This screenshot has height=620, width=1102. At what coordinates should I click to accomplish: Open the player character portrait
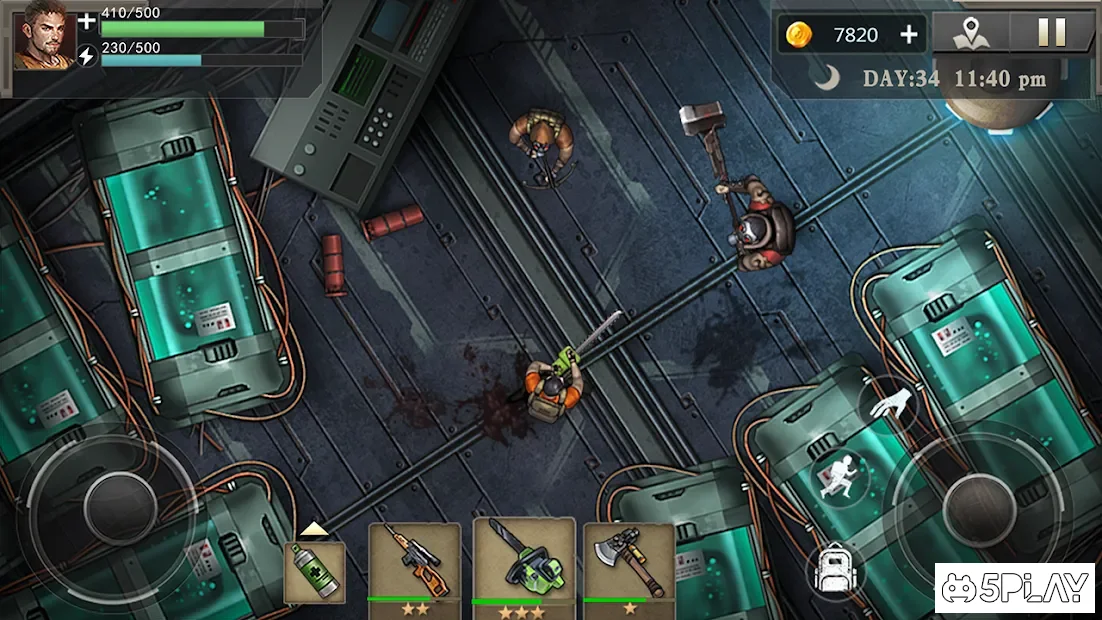45,35
